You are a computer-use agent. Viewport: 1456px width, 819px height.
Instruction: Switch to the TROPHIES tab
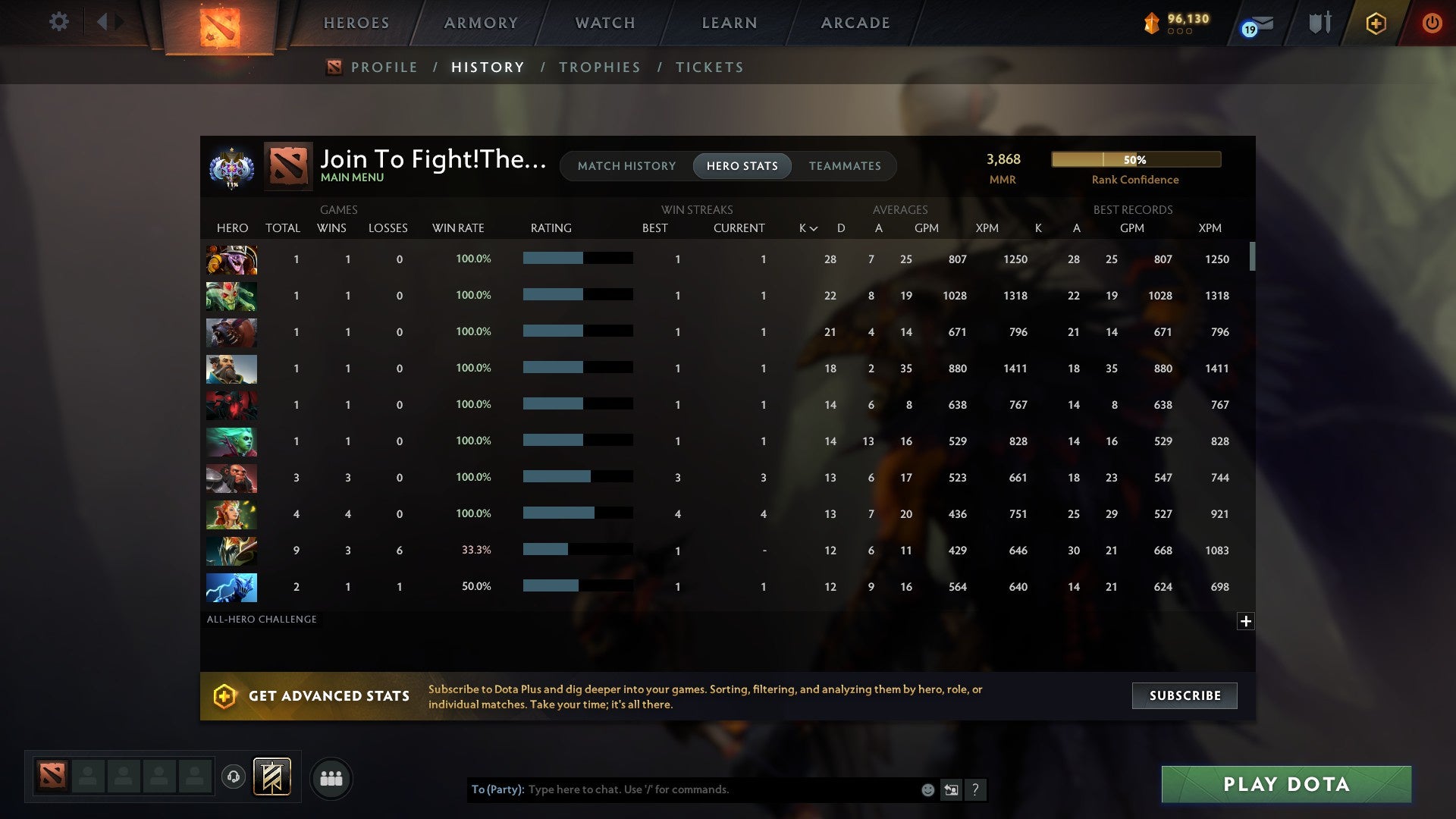599,67
